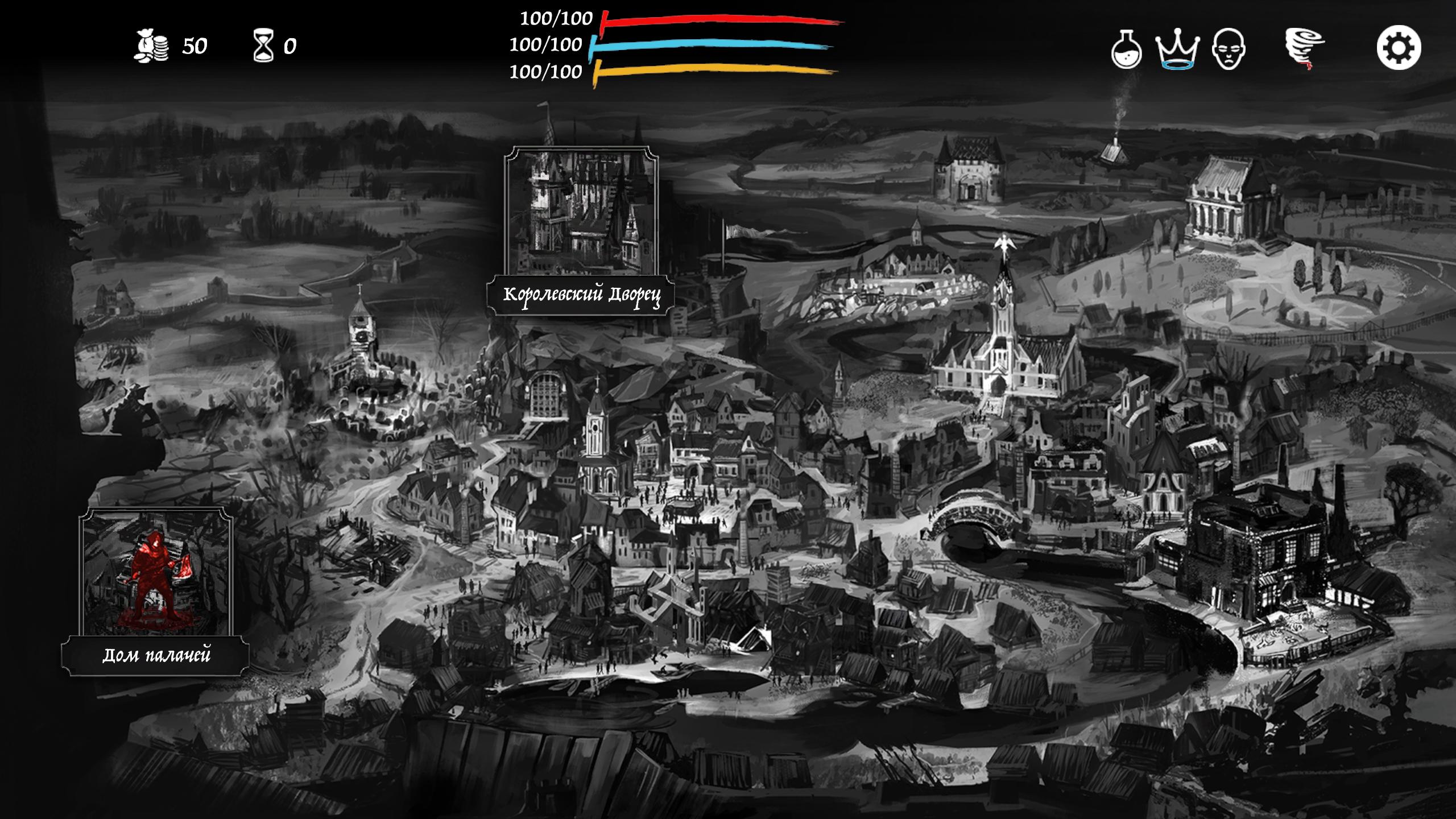Open the bald head character icon
1456x819 pixels.
pos(1228,49)
